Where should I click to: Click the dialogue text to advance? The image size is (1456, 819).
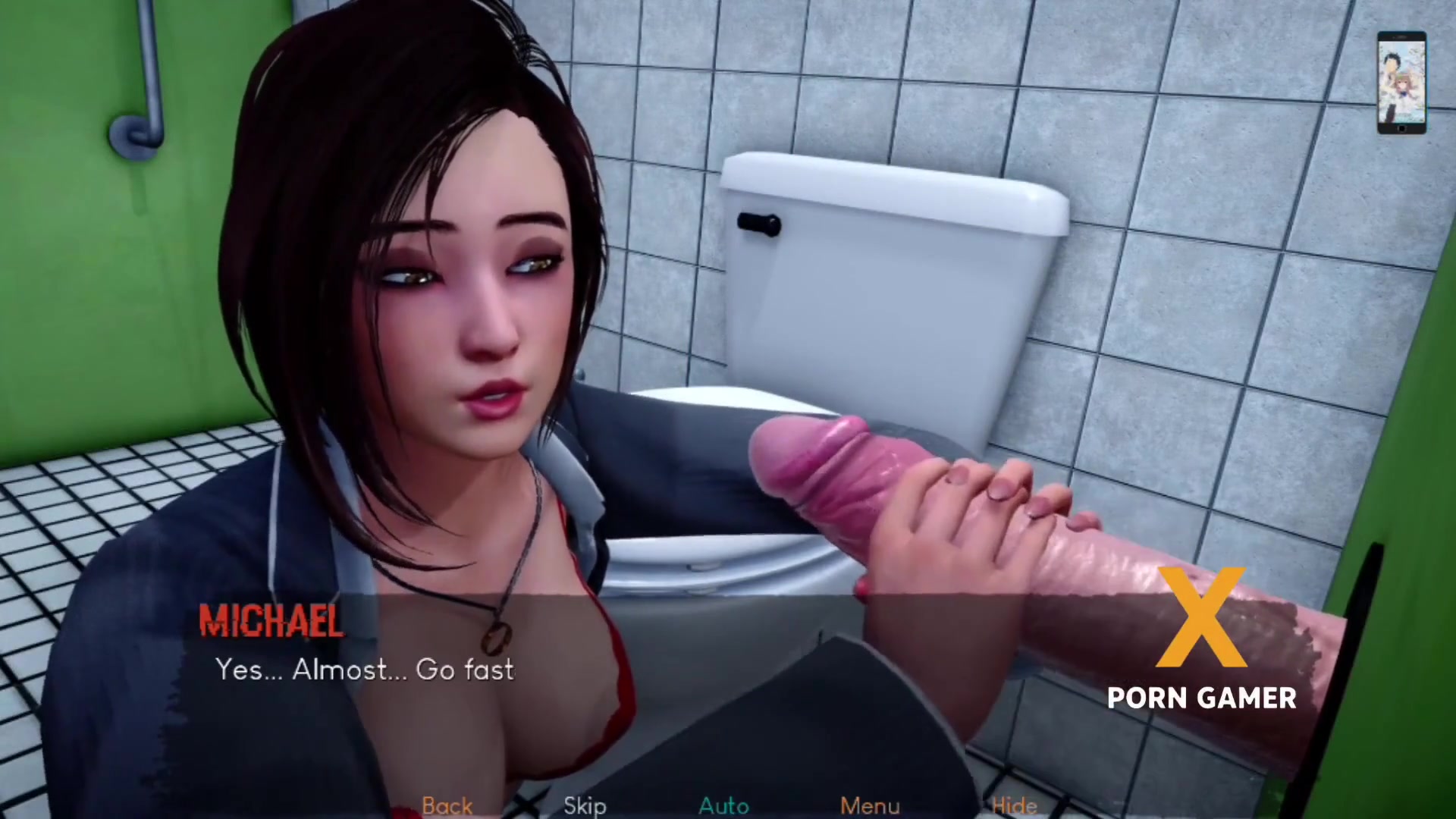[364, 670]
